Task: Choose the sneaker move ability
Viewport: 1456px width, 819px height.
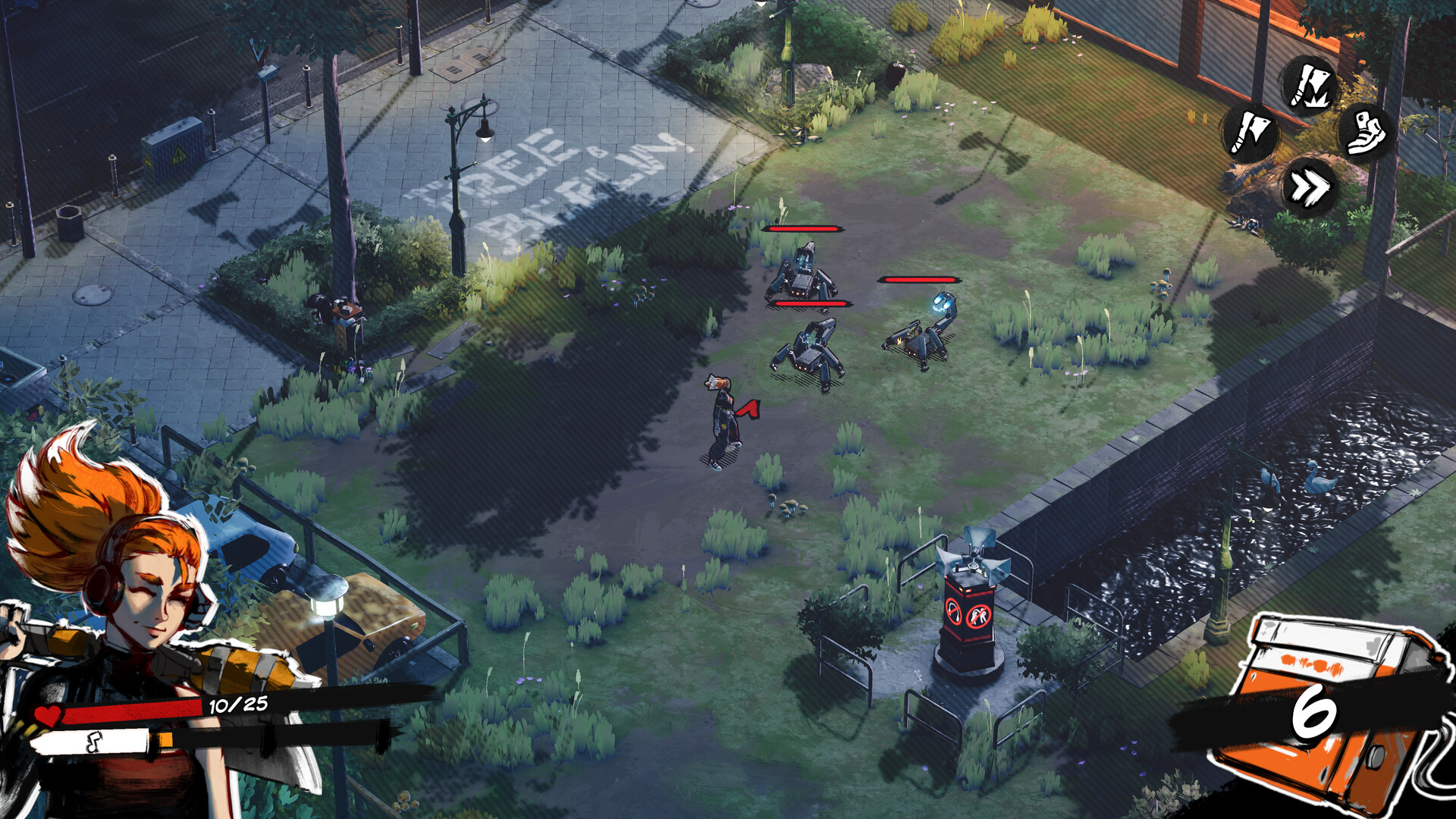Action: point(1366,133)
